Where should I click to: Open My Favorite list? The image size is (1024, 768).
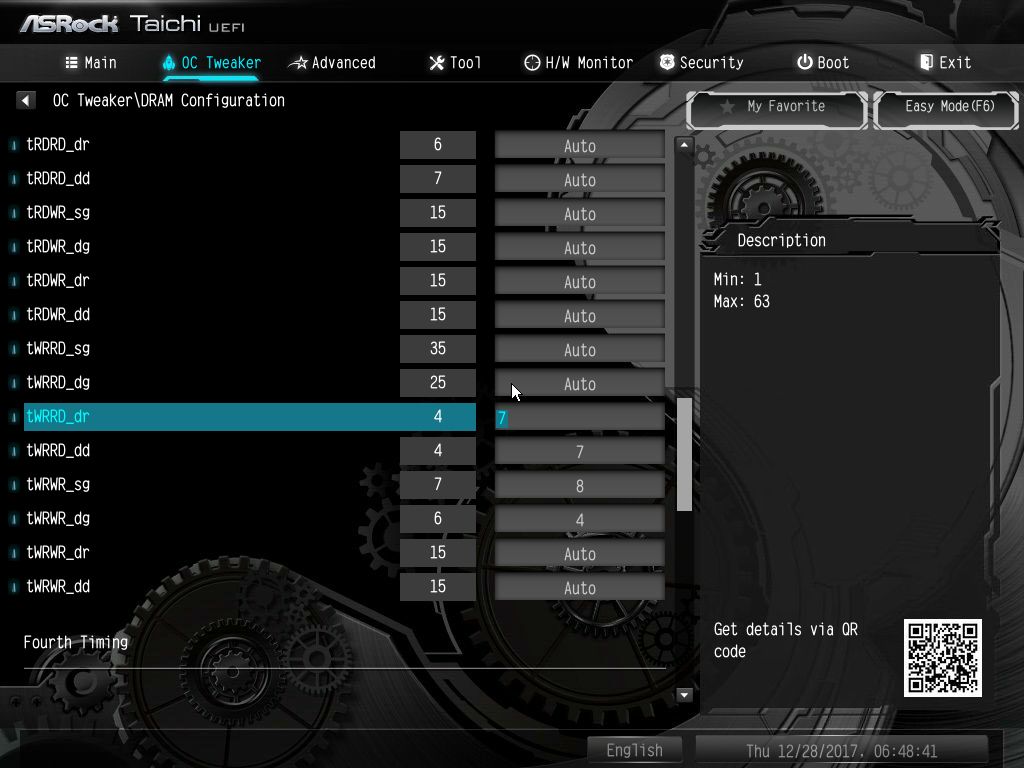point(776,107)
